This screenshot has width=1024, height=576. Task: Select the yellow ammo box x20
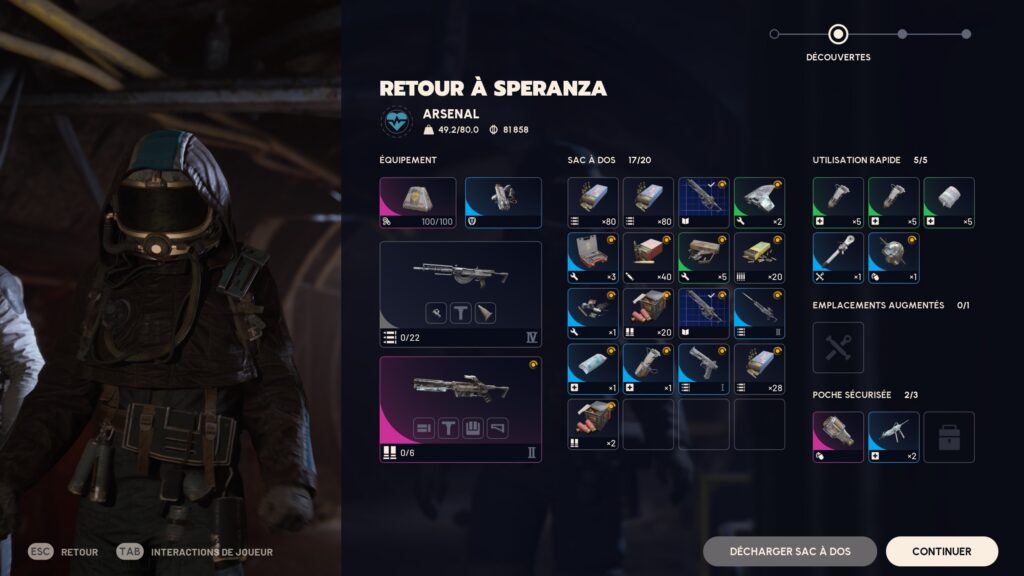(759, 258)
